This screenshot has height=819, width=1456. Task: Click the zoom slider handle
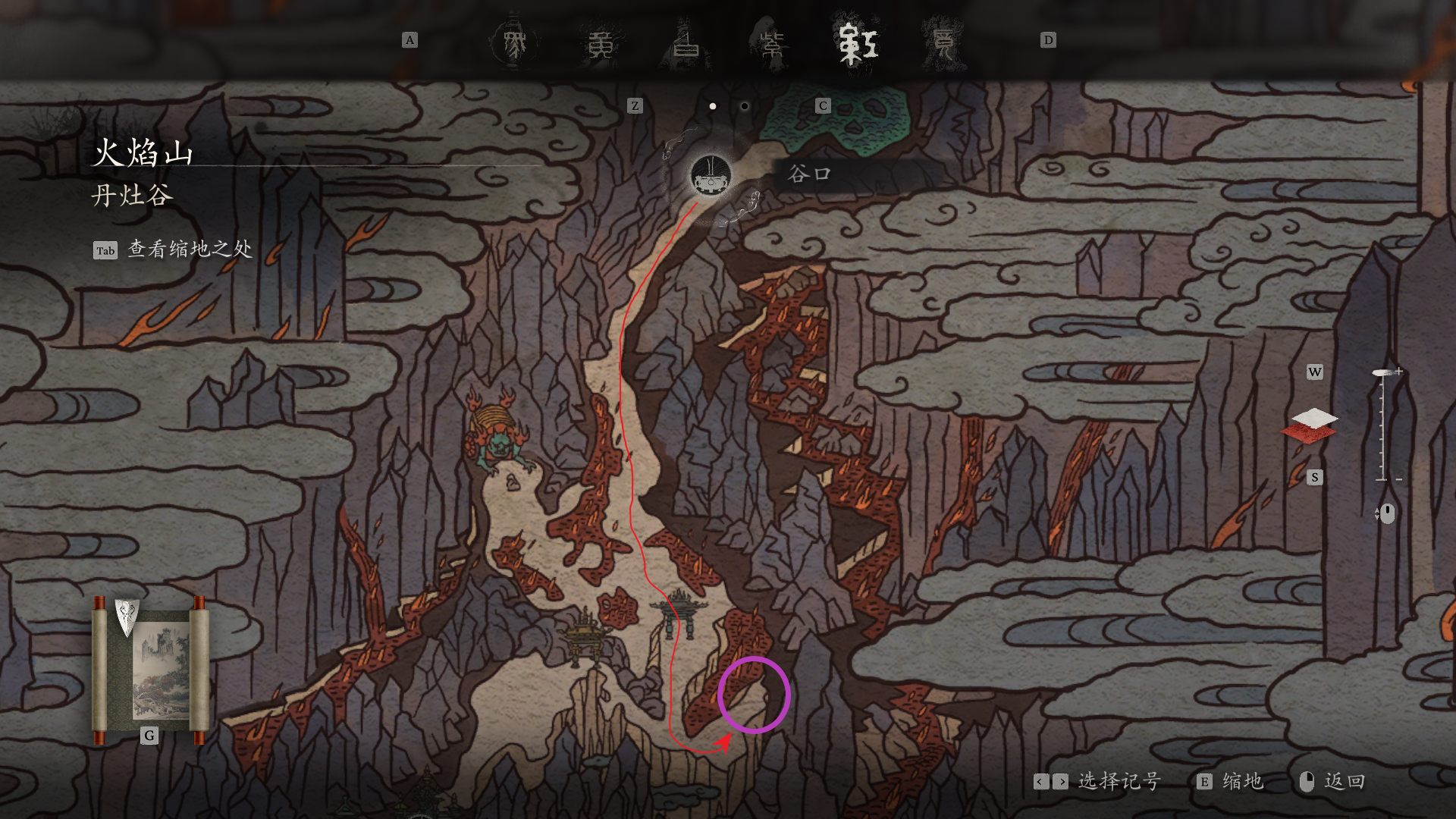tap(1382, 372)
